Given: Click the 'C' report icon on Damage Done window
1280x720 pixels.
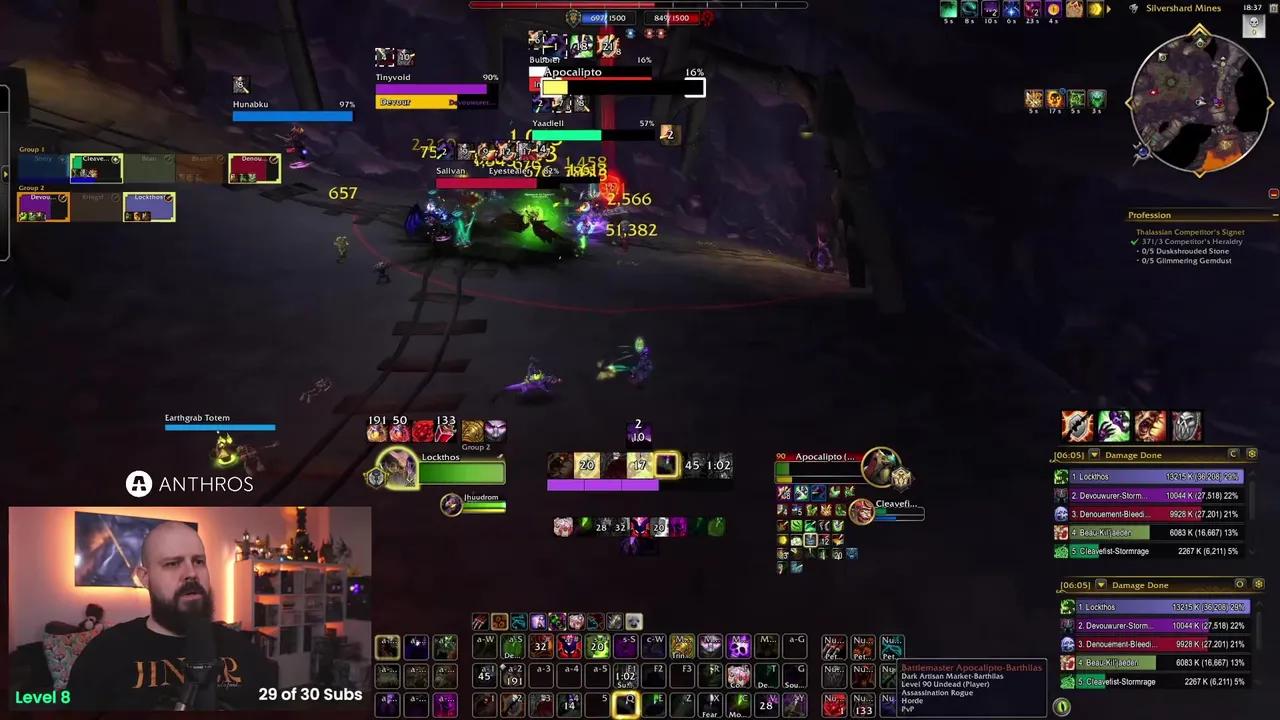Looking at the screenshot, I should click(x=1233, y=454).
